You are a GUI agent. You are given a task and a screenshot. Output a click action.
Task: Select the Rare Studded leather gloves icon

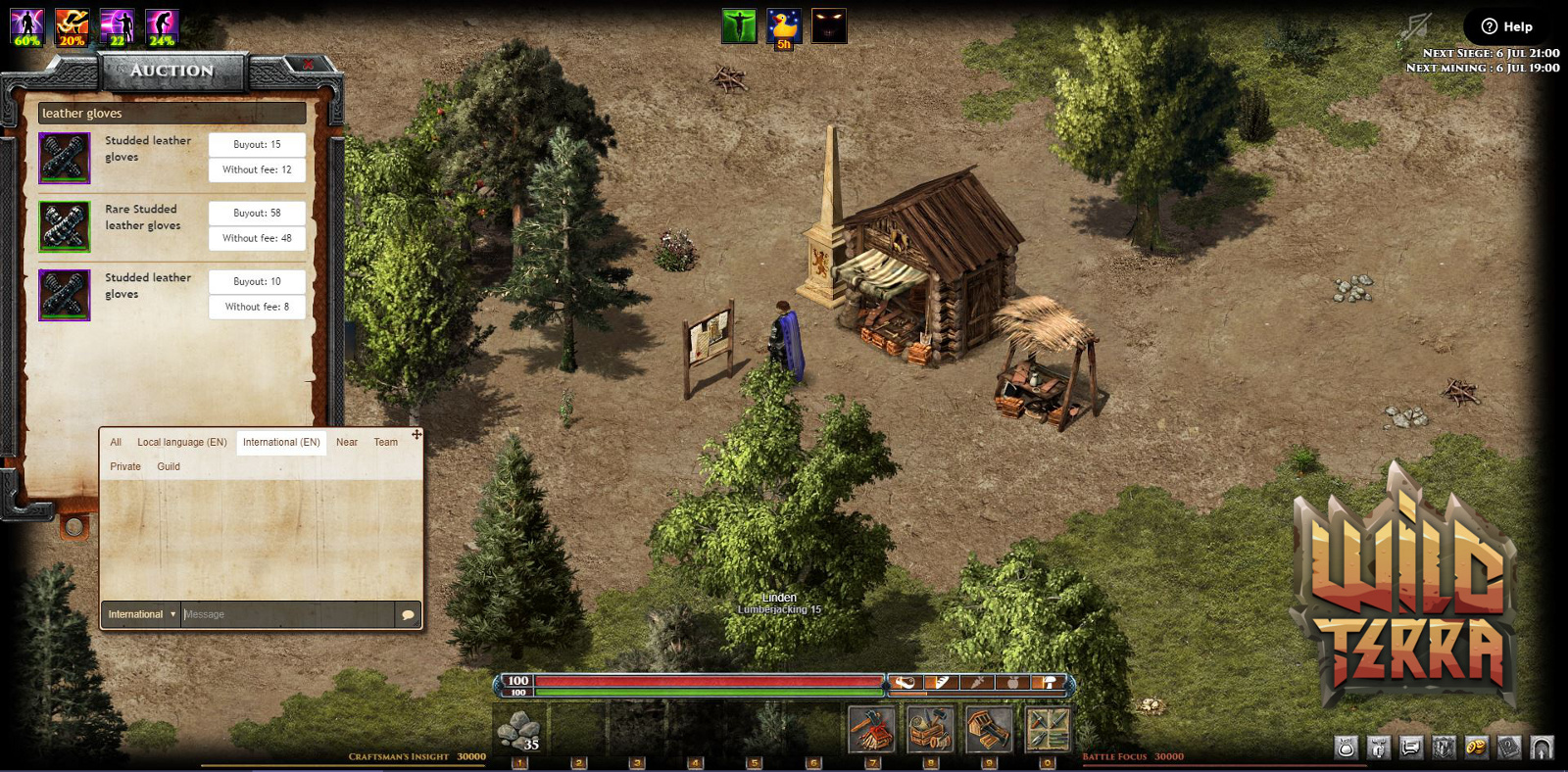click(x=65, y=226)
